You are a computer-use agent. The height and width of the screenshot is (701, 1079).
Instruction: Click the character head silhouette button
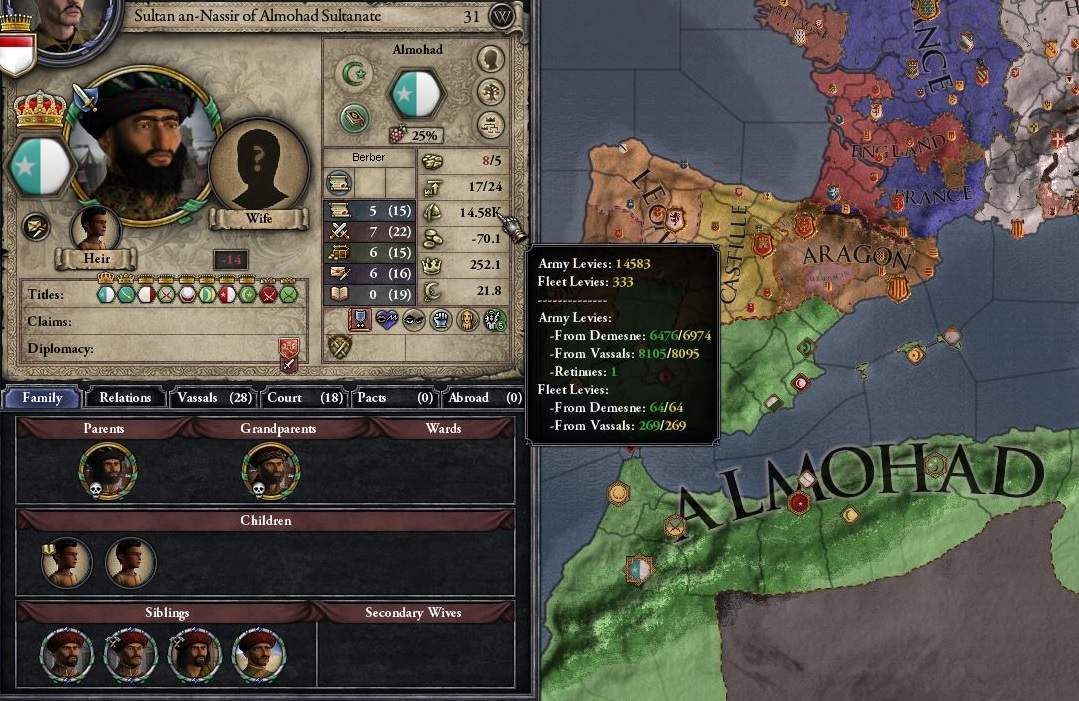(489, 59)
